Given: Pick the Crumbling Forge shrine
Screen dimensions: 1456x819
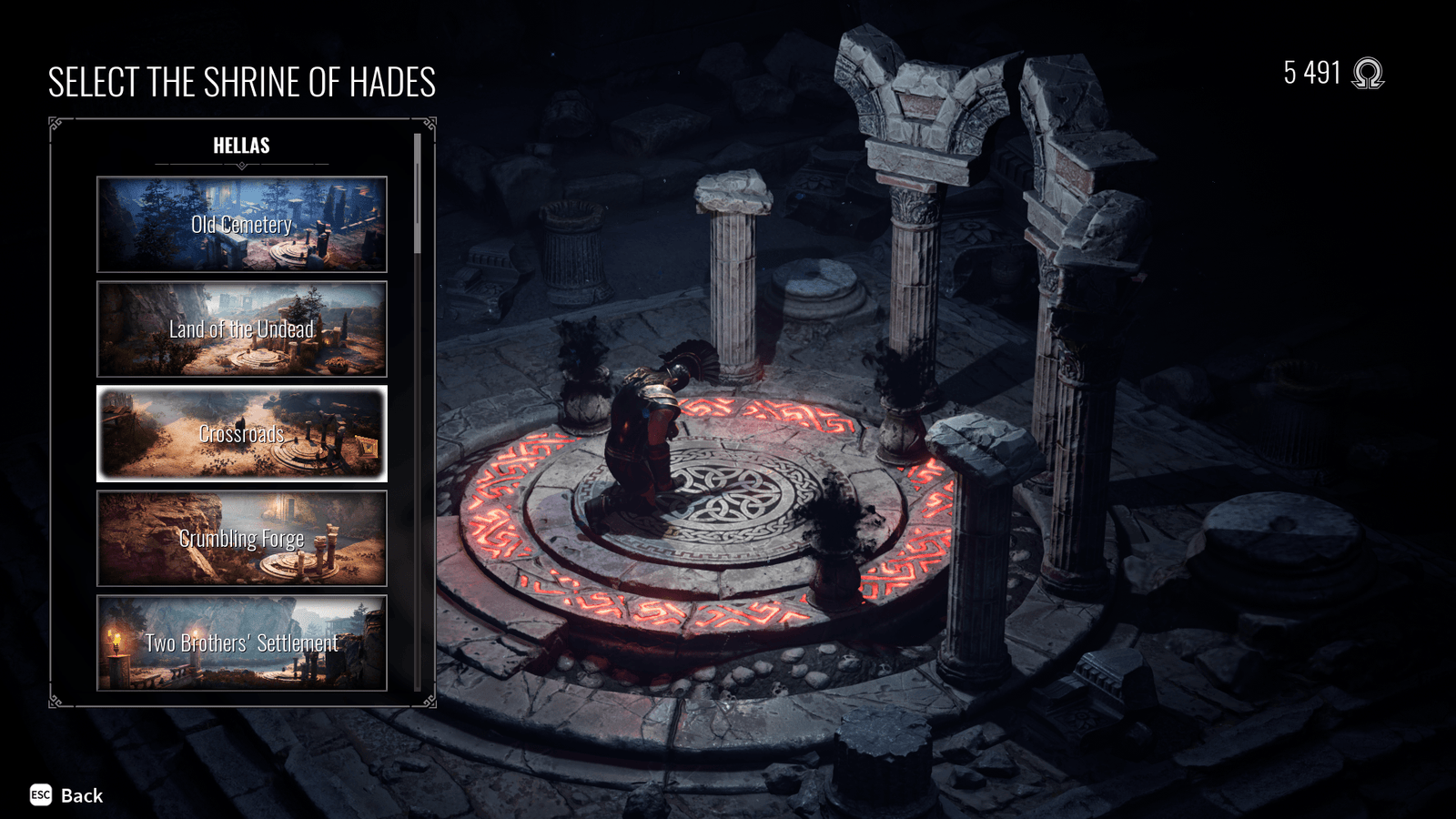Looking at the screenshot, I should coord(242,539).
